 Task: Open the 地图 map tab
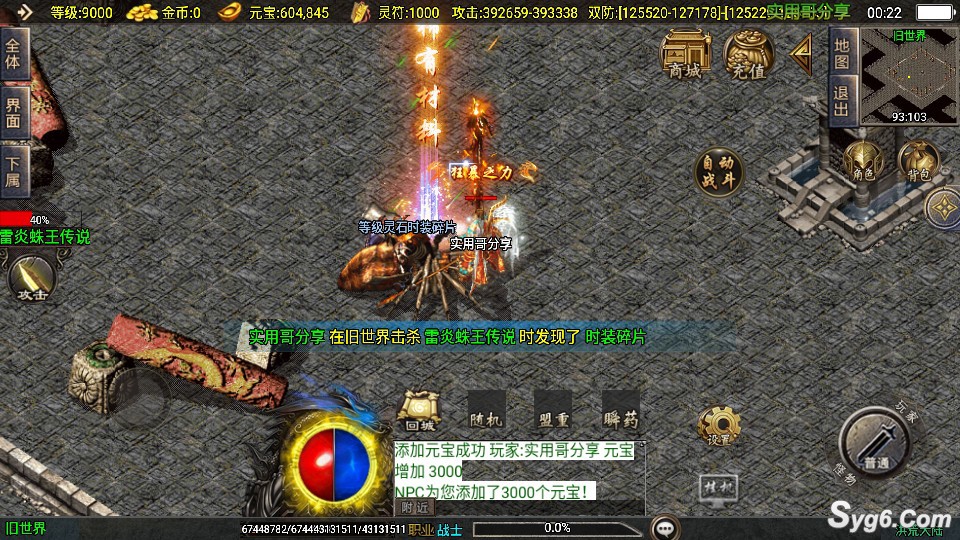[x=842, y=54]
